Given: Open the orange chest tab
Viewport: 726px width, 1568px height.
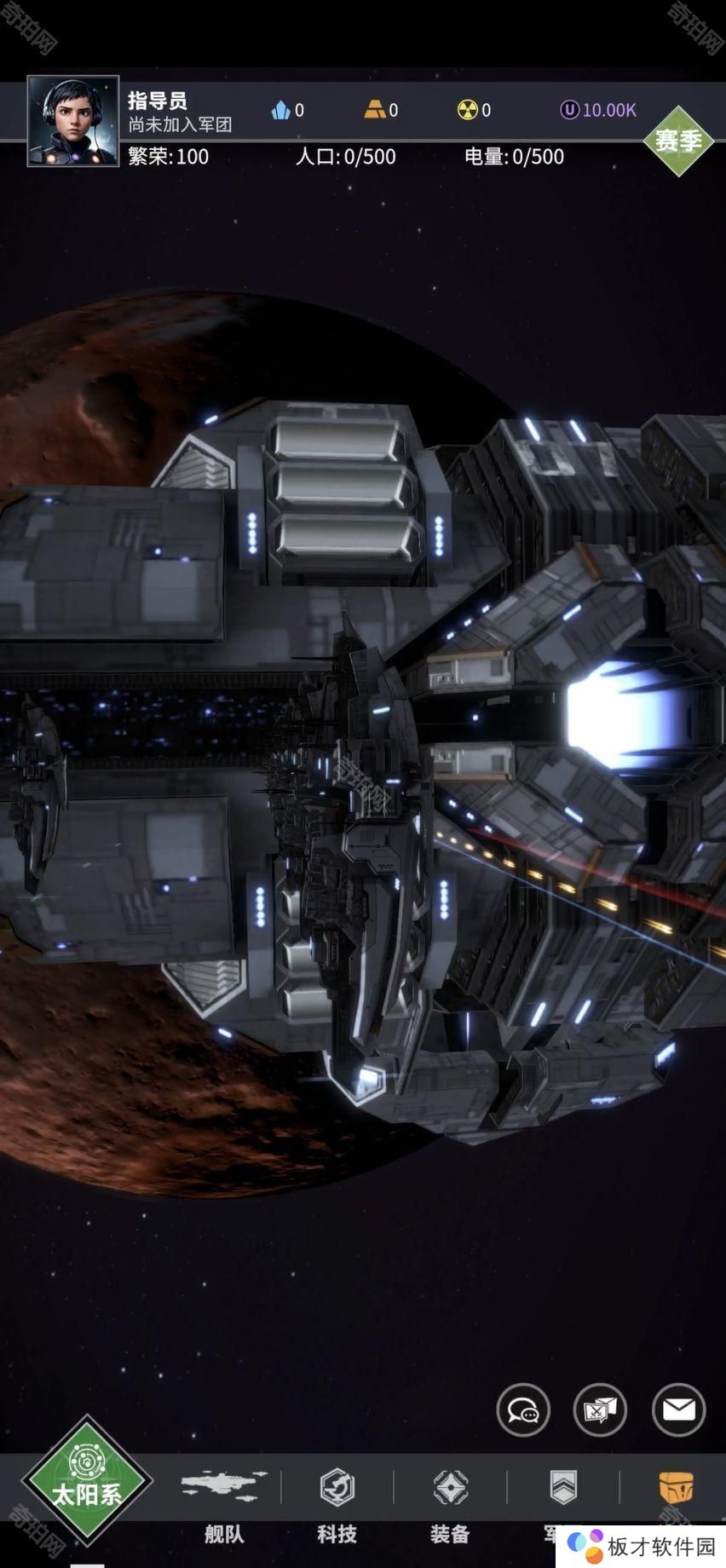Looking at the screenshot, I should pos(676,1488).
